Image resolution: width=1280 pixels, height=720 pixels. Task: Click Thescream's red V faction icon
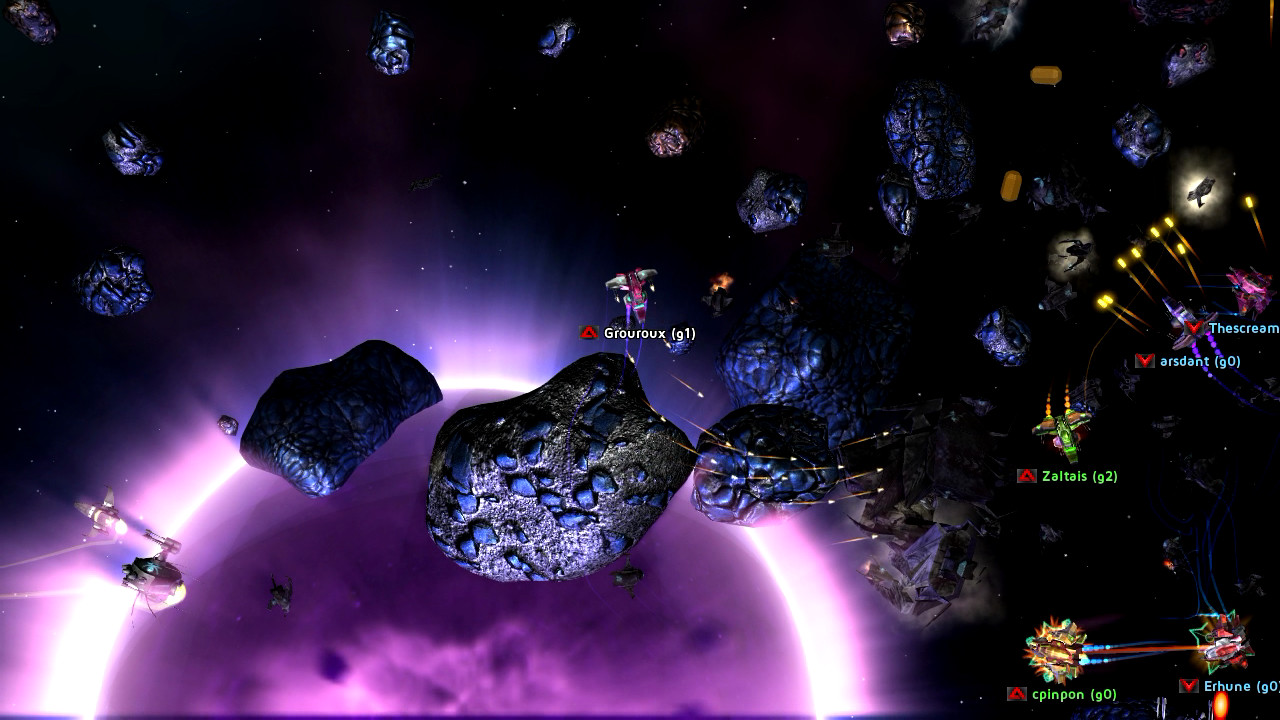click(x=1192, y=325)
